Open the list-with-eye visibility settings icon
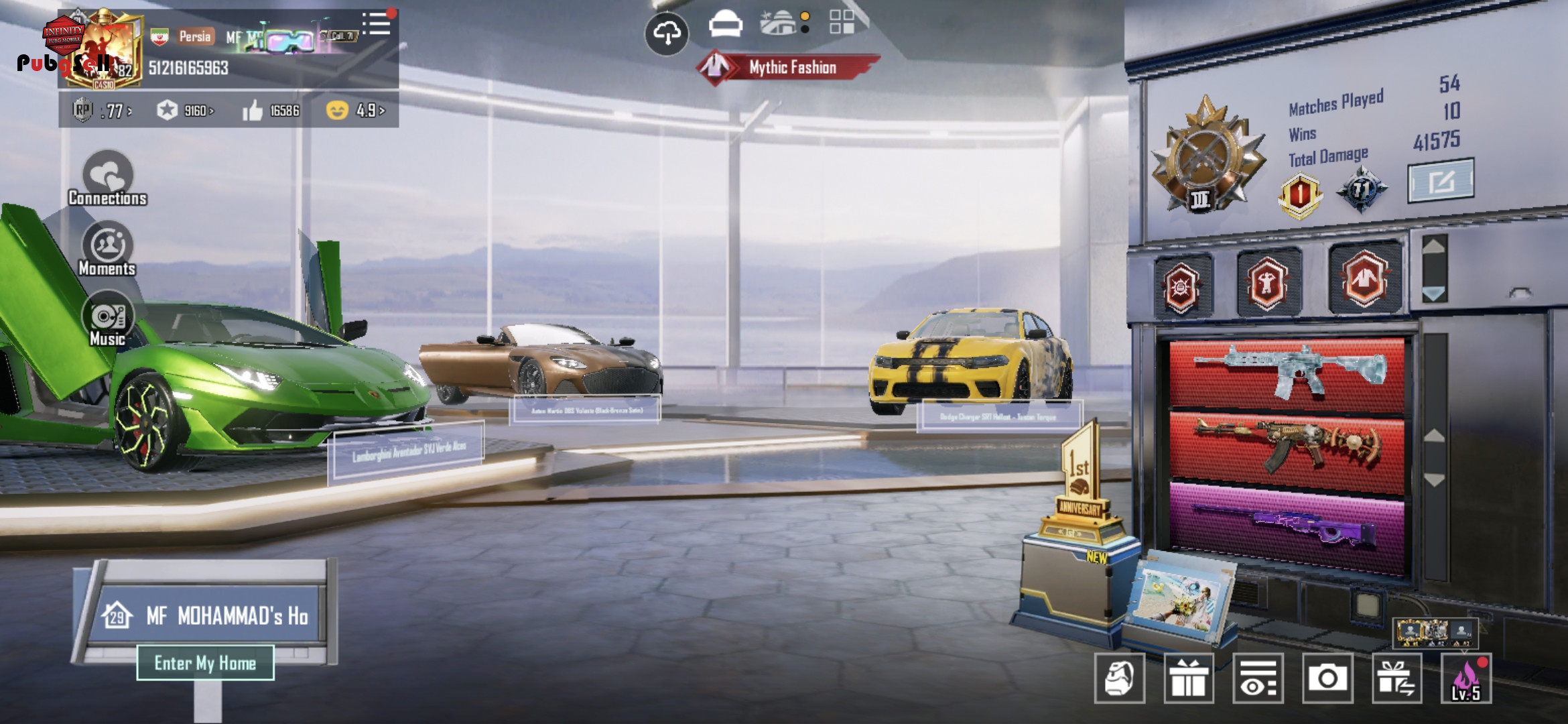This screenshot has width=1568, height=724. (1258, 678)
